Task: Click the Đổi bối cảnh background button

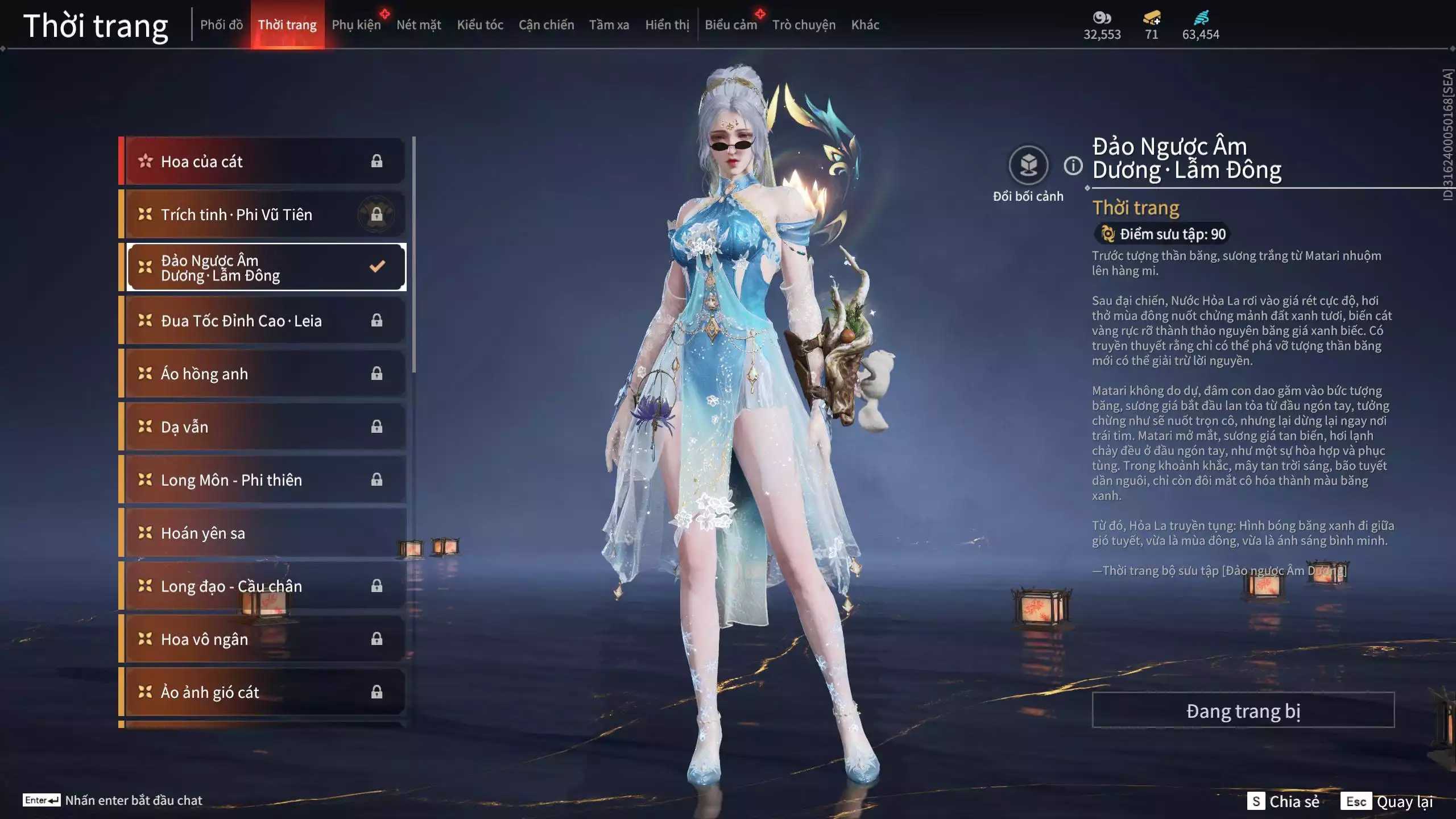Action: 1028,166
